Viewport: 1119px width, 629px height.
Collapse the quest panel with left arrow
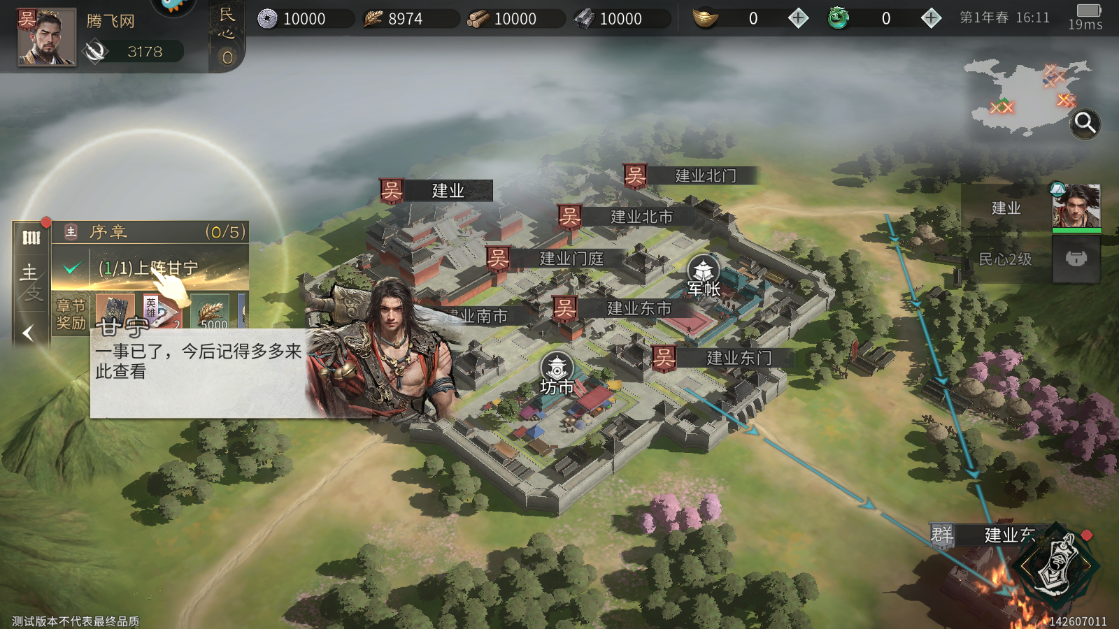point(29,333)
